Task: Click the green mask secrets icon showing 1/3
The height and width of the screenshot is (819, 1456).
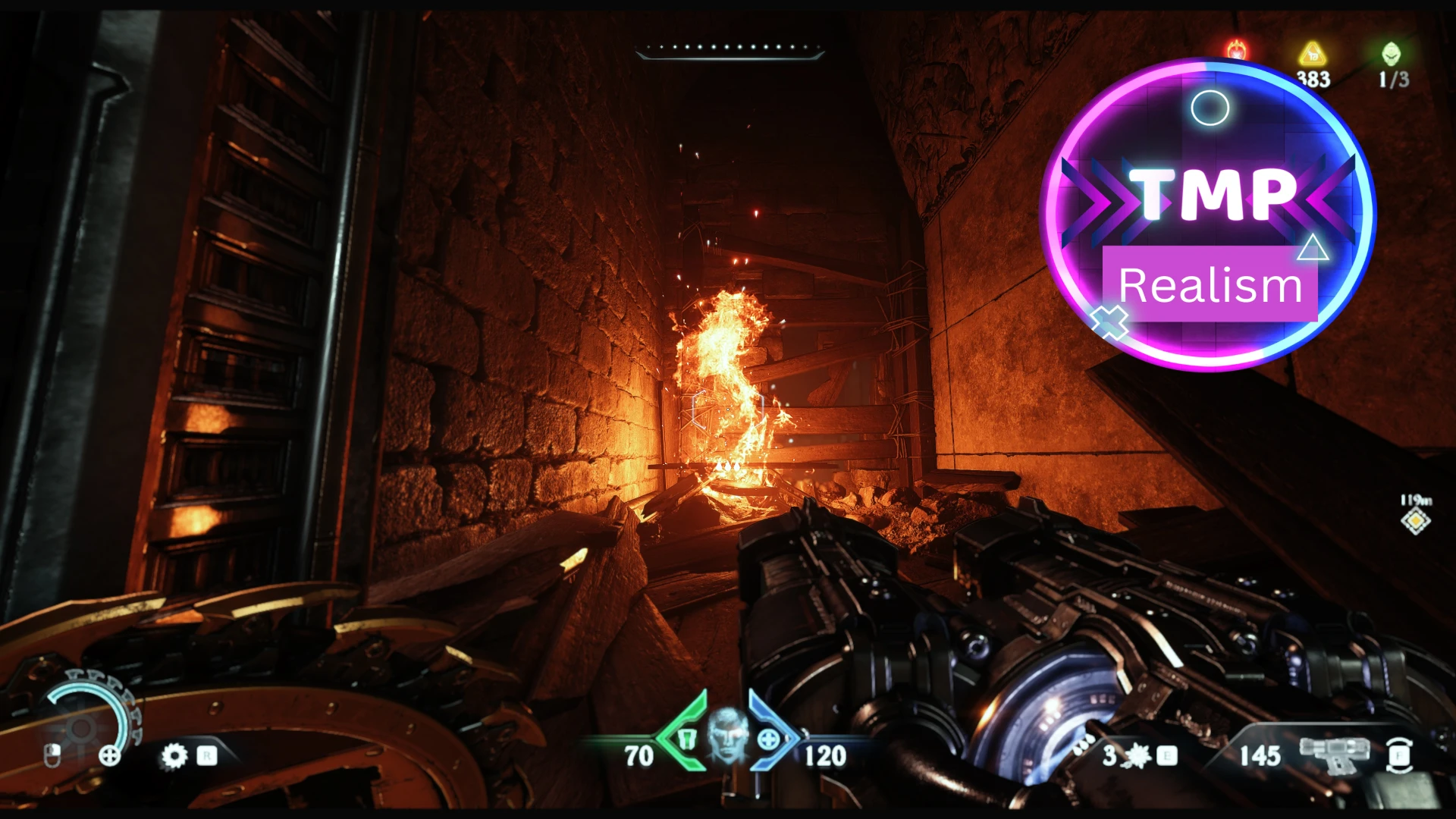Action: coord(1389,53)
